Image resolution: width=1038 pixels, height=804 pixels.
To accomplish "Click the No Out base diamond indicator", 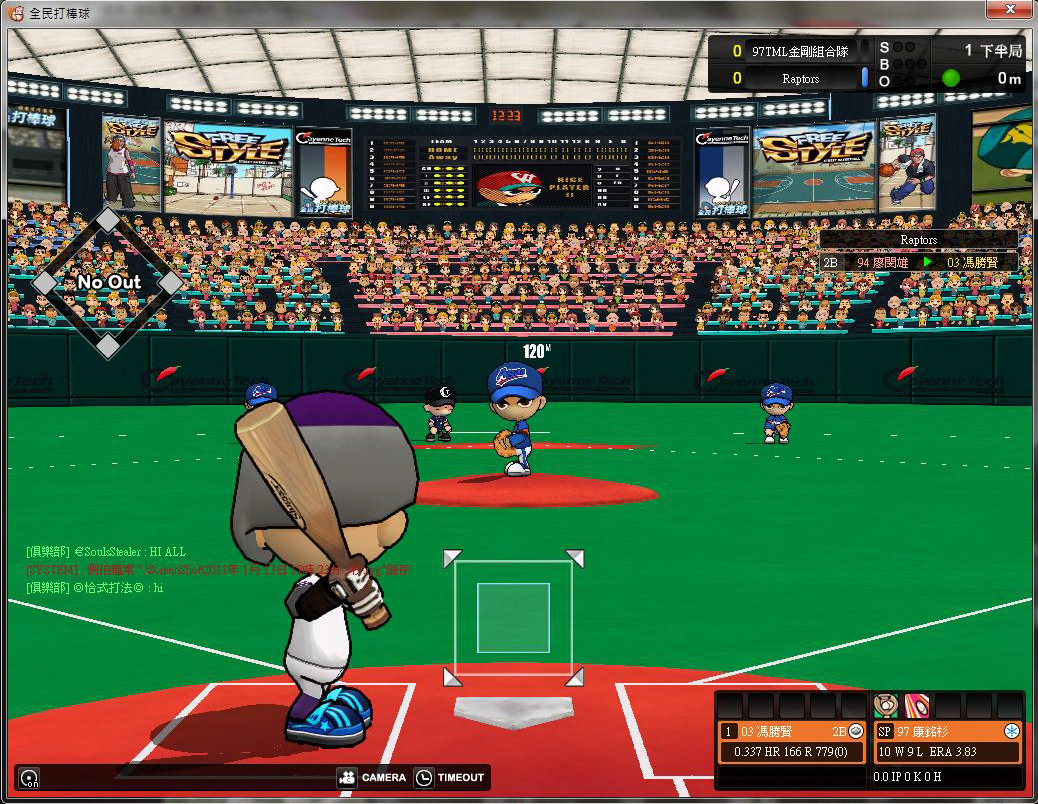I will click(x=108, y=283).
